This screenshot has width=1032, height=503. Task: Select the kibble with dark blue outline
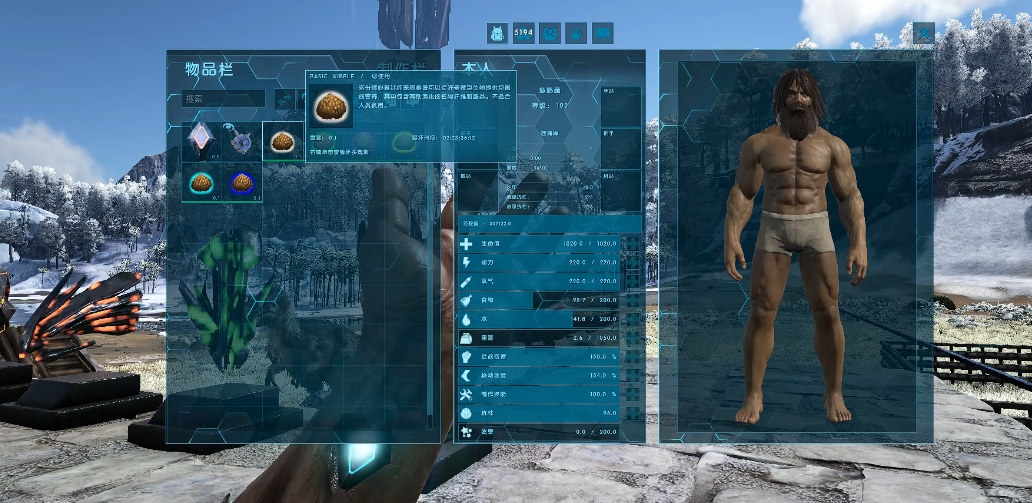[x=241, y=182]
